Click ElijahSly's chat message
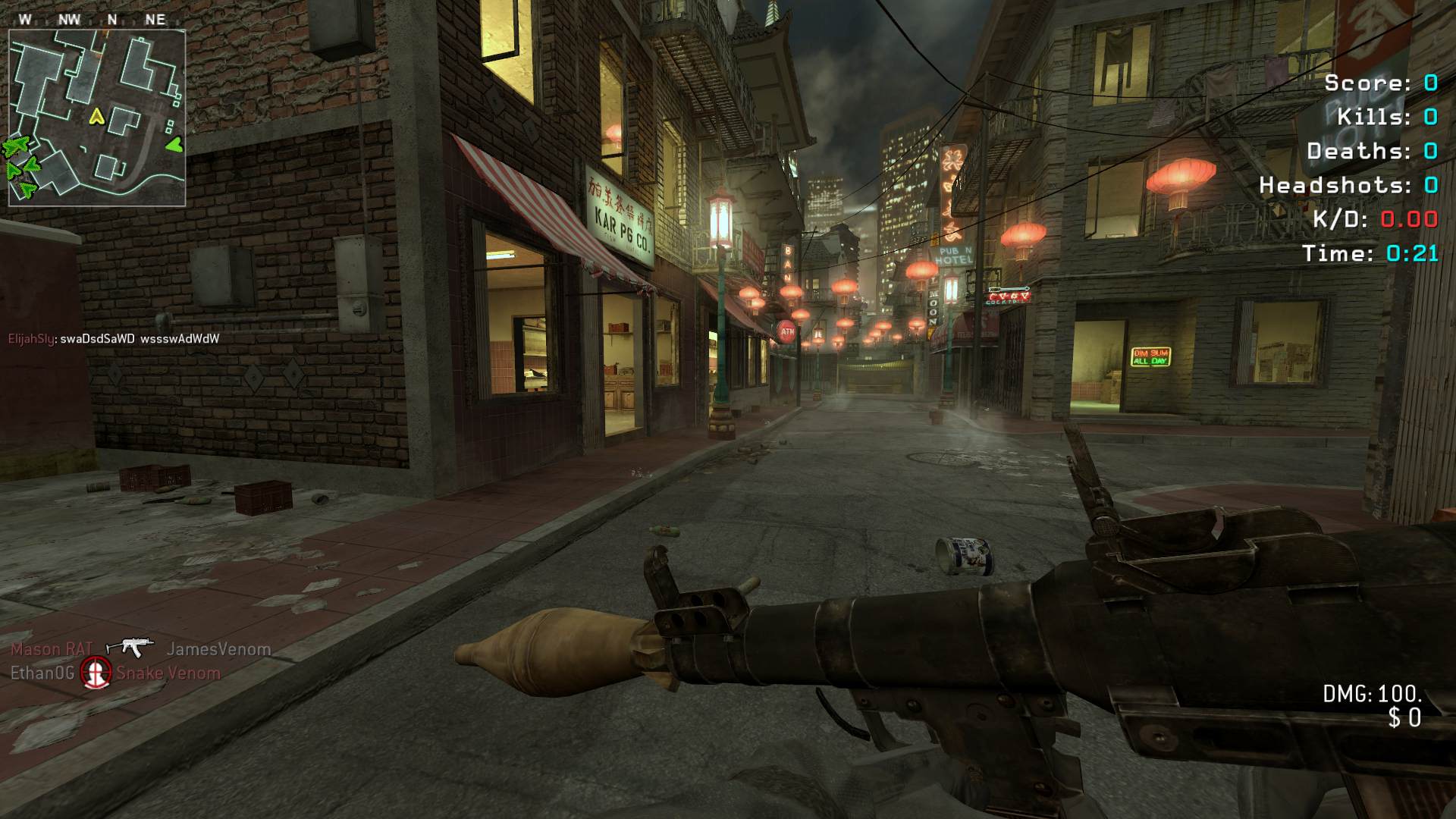 (x=114, y=339)
